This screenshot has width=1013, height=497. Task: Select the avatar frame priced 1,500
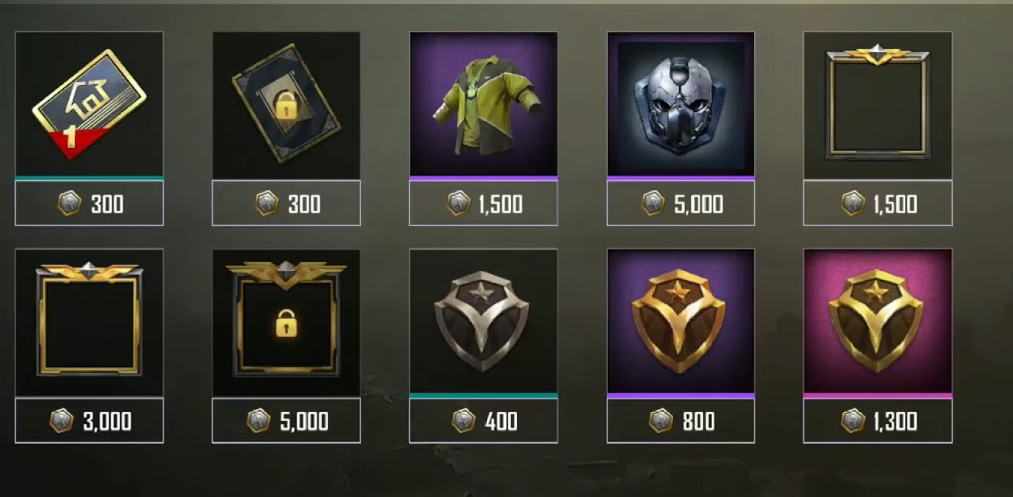pos(877,104)
